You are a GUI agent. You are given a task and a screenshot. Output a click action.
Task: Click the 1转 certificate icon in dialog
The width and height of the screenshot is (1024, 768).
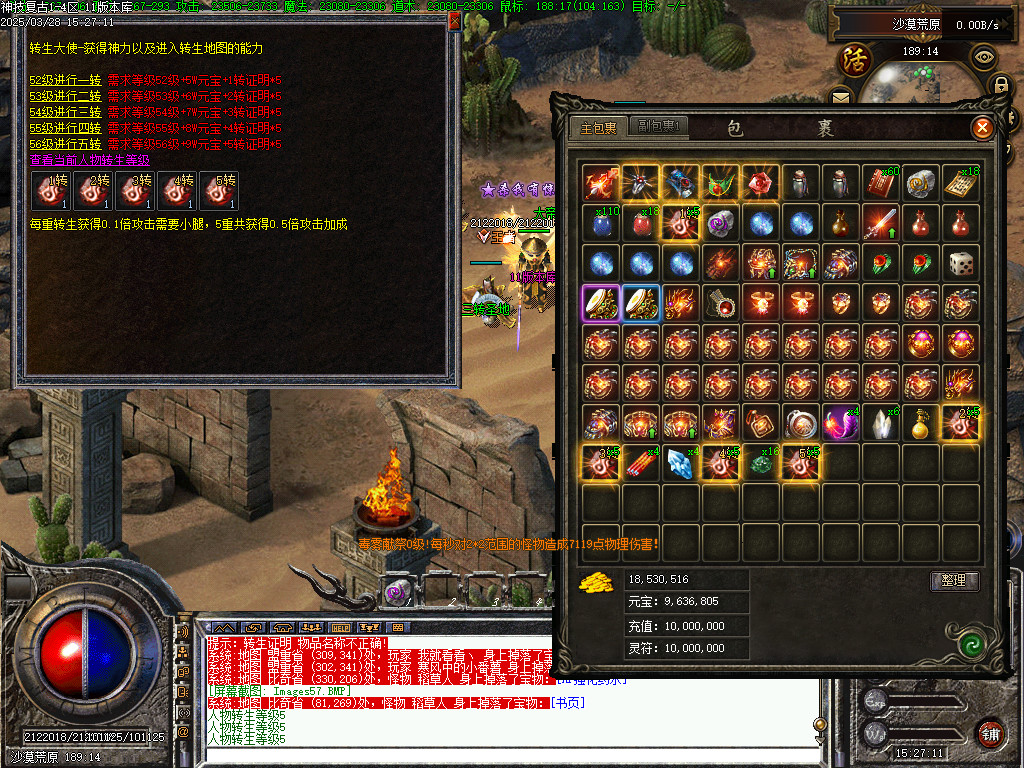click(x=49, y=190)
